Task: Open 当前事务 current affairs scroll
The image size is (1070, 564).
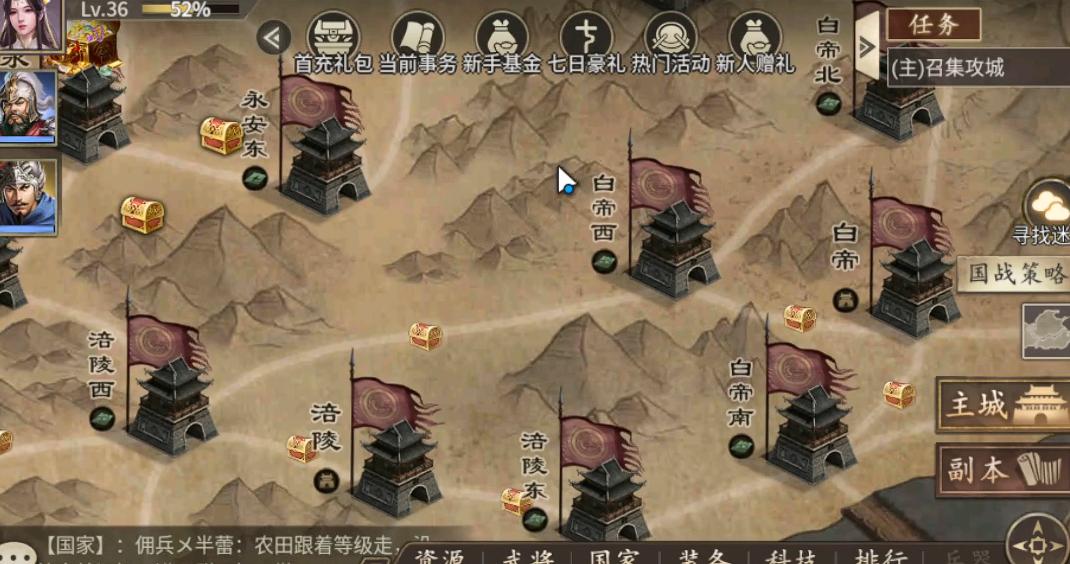Action: click(418, 40)
